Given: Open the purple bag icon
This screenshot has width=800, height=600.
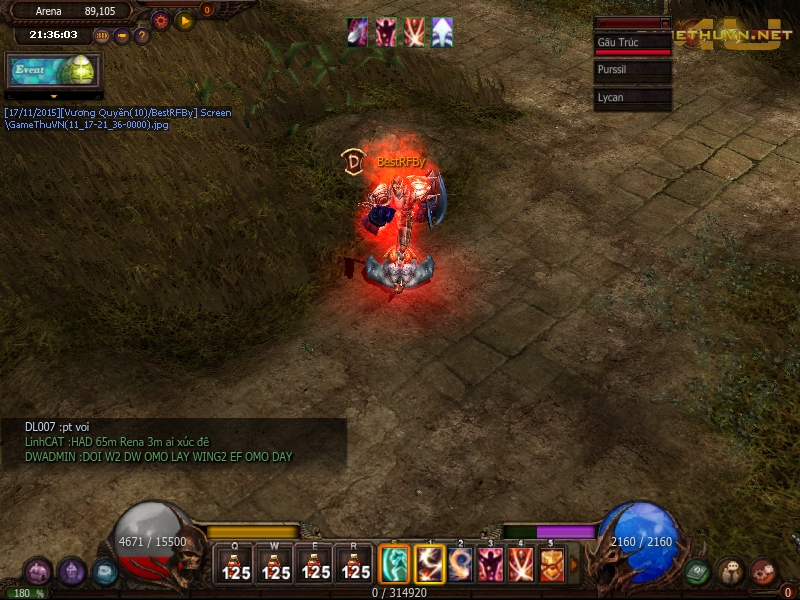Looking at the screenshot, I should coord(38,572).
